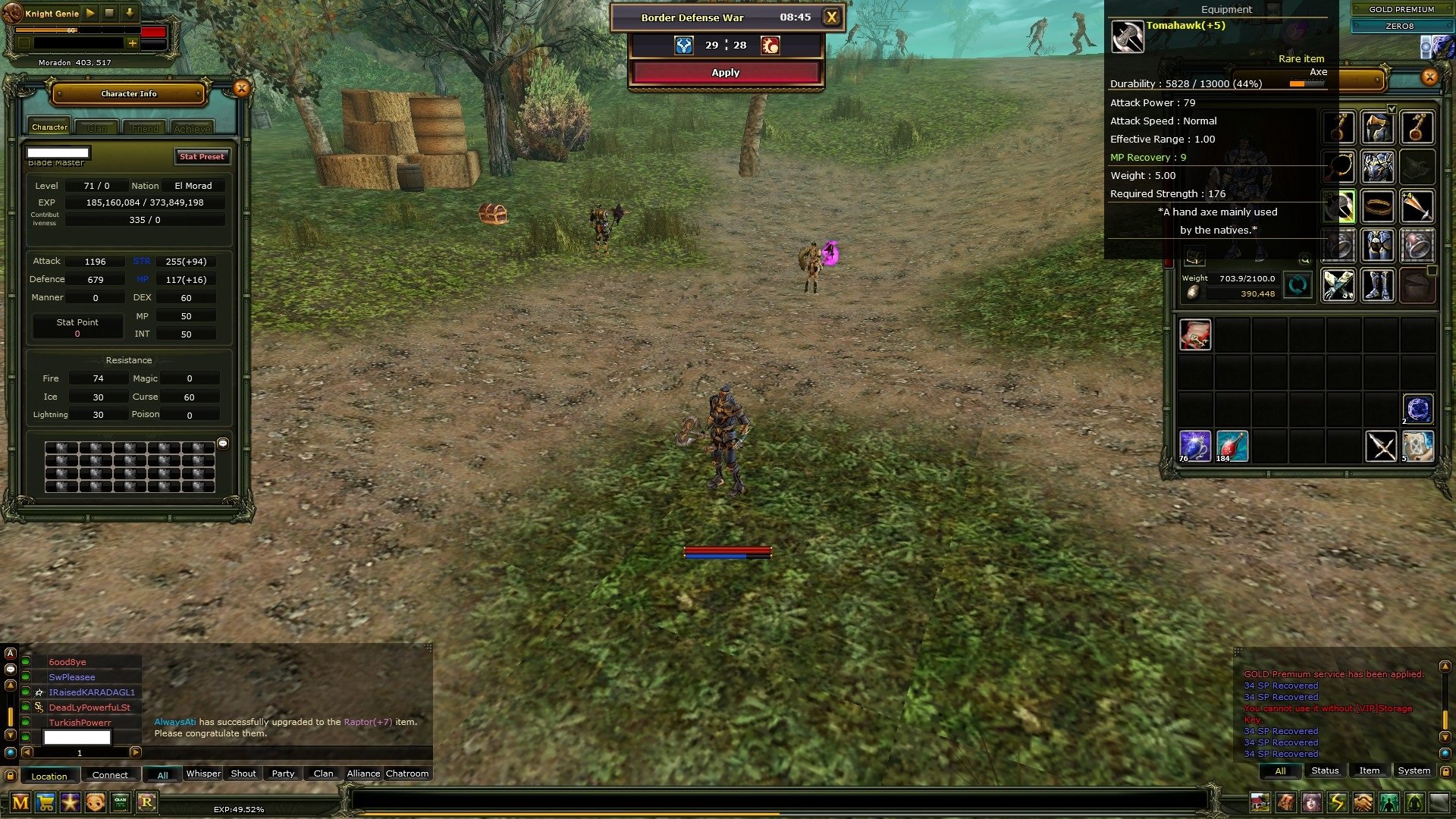Open the Achieve tab
Image resolution: width=1456 pixels, height=819 pixels.
coord(192,128)
